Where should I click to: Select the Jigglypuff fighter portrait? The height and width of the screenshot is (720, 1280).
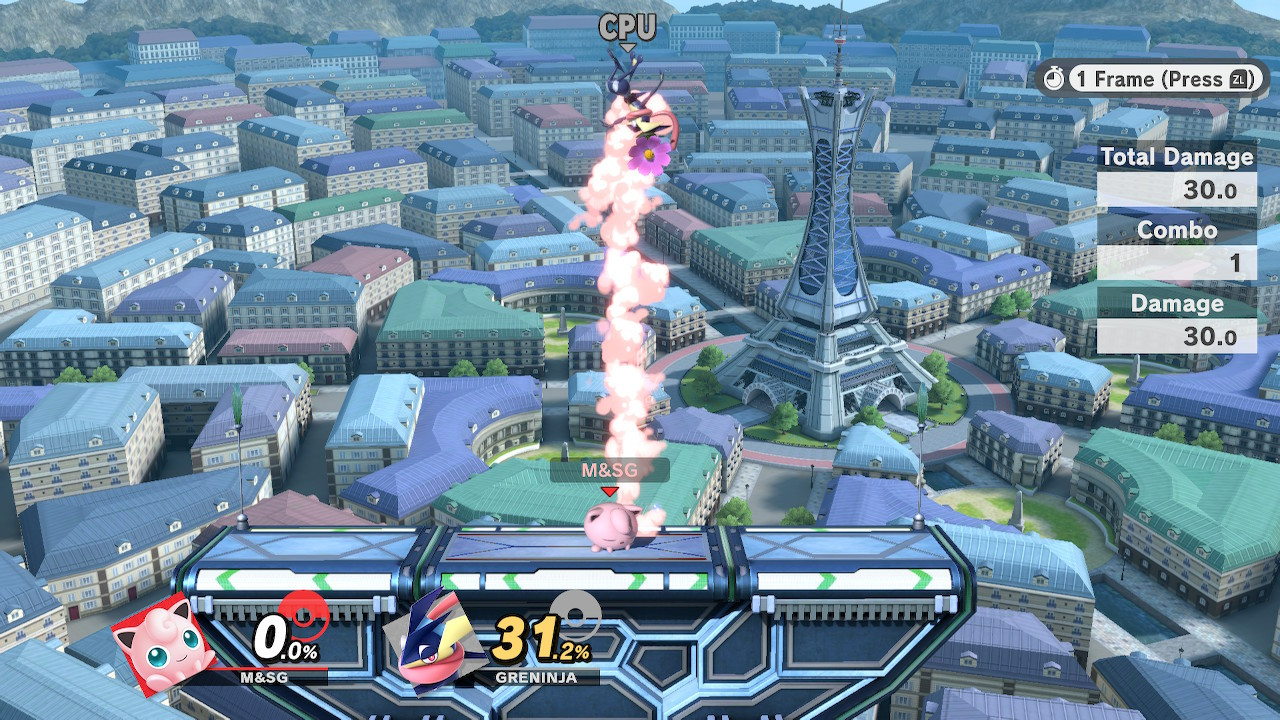pyautogui.click(x=163, y=643)
